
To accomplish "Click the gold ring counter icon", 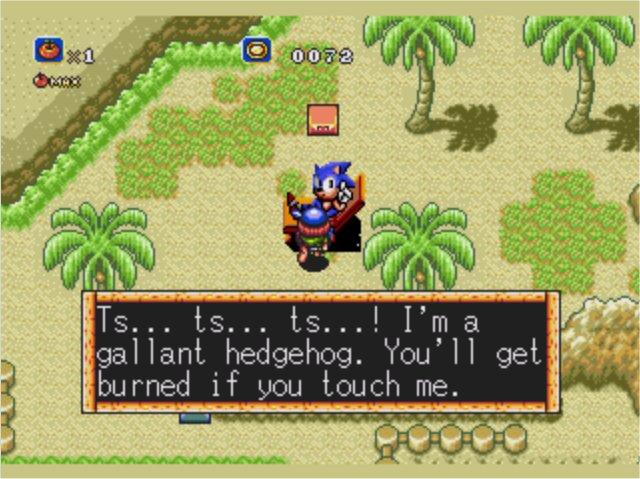I will pyautogui.click(x=256, y=50).
